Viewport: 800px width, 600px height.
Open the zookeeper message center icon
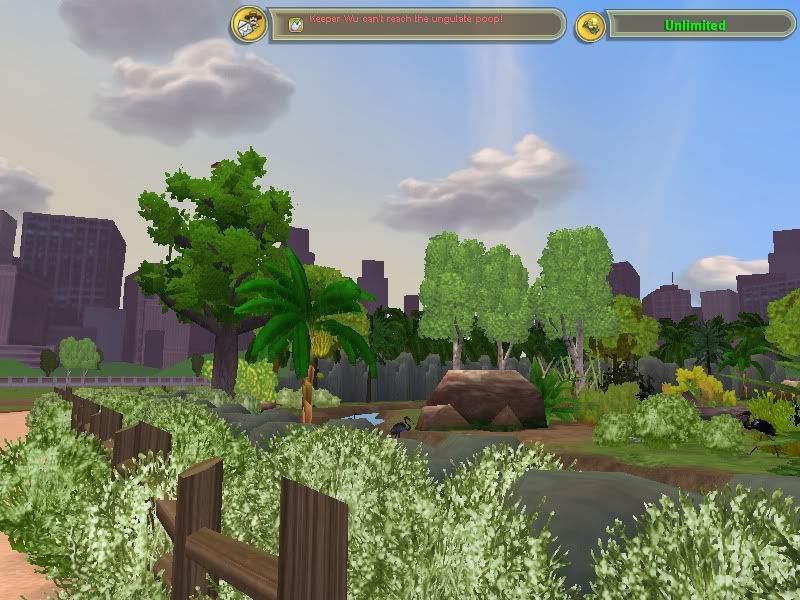pyautogui.click(x=249, y=25)
